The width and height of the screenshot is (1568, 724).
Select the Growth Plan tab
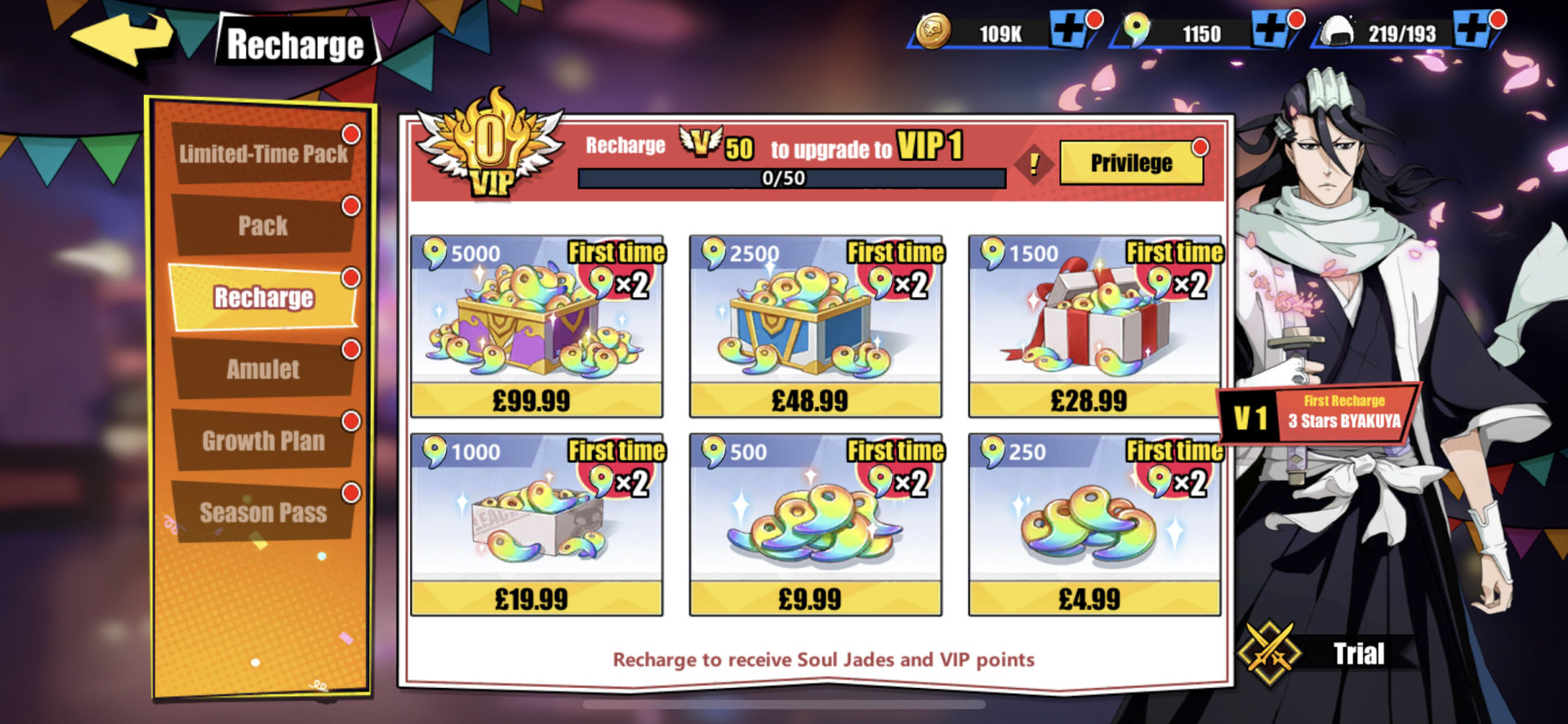[261, 441]
